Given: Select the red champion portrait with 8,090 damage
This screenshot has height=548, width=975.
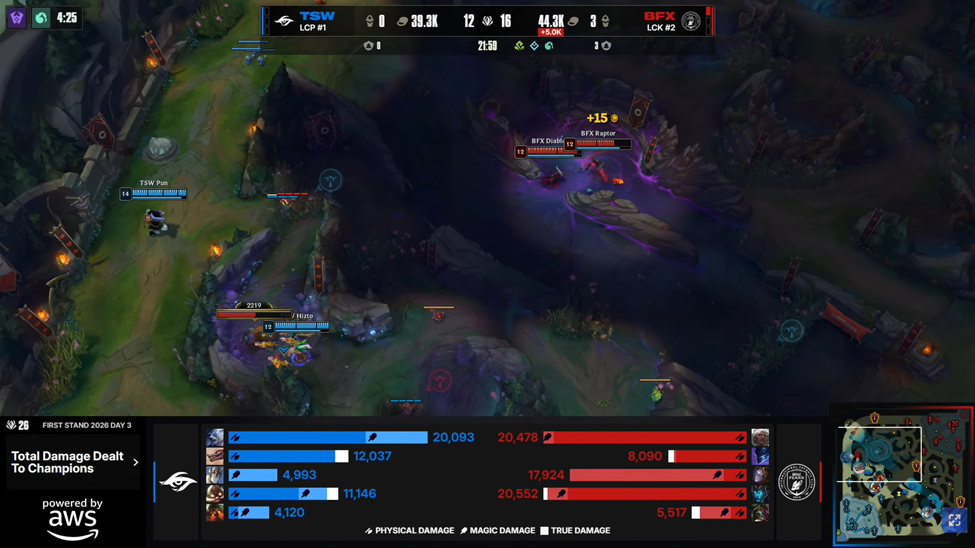Looking at the screenshot, I should pos(760,456).
